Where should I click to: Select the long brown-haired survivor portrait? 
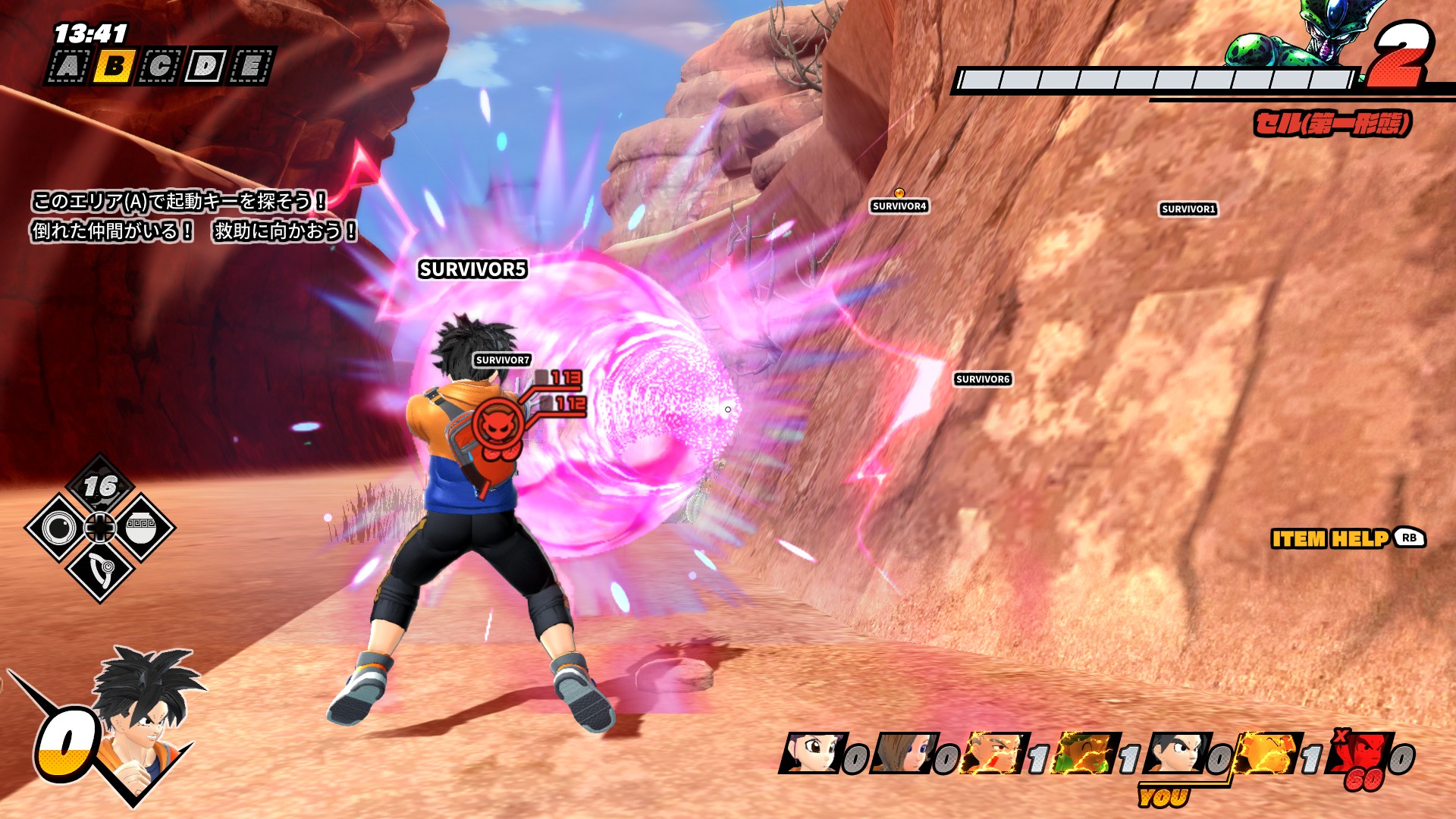pyautogui.click(x=901, y=753)
